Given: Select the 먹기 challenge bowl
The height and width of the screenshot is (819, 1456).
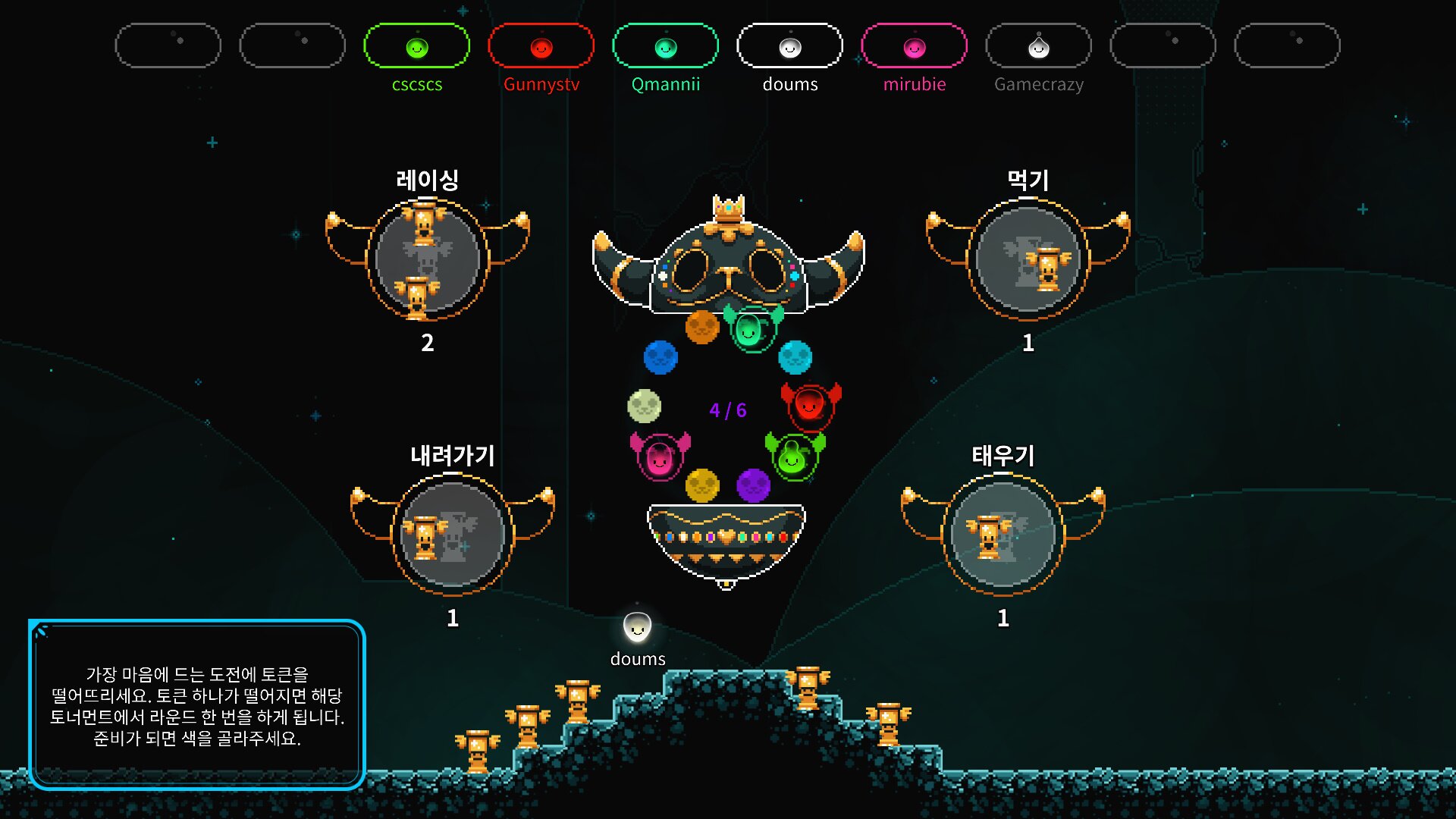Looking at the screenshot, I should click(x=1028, y=259).
